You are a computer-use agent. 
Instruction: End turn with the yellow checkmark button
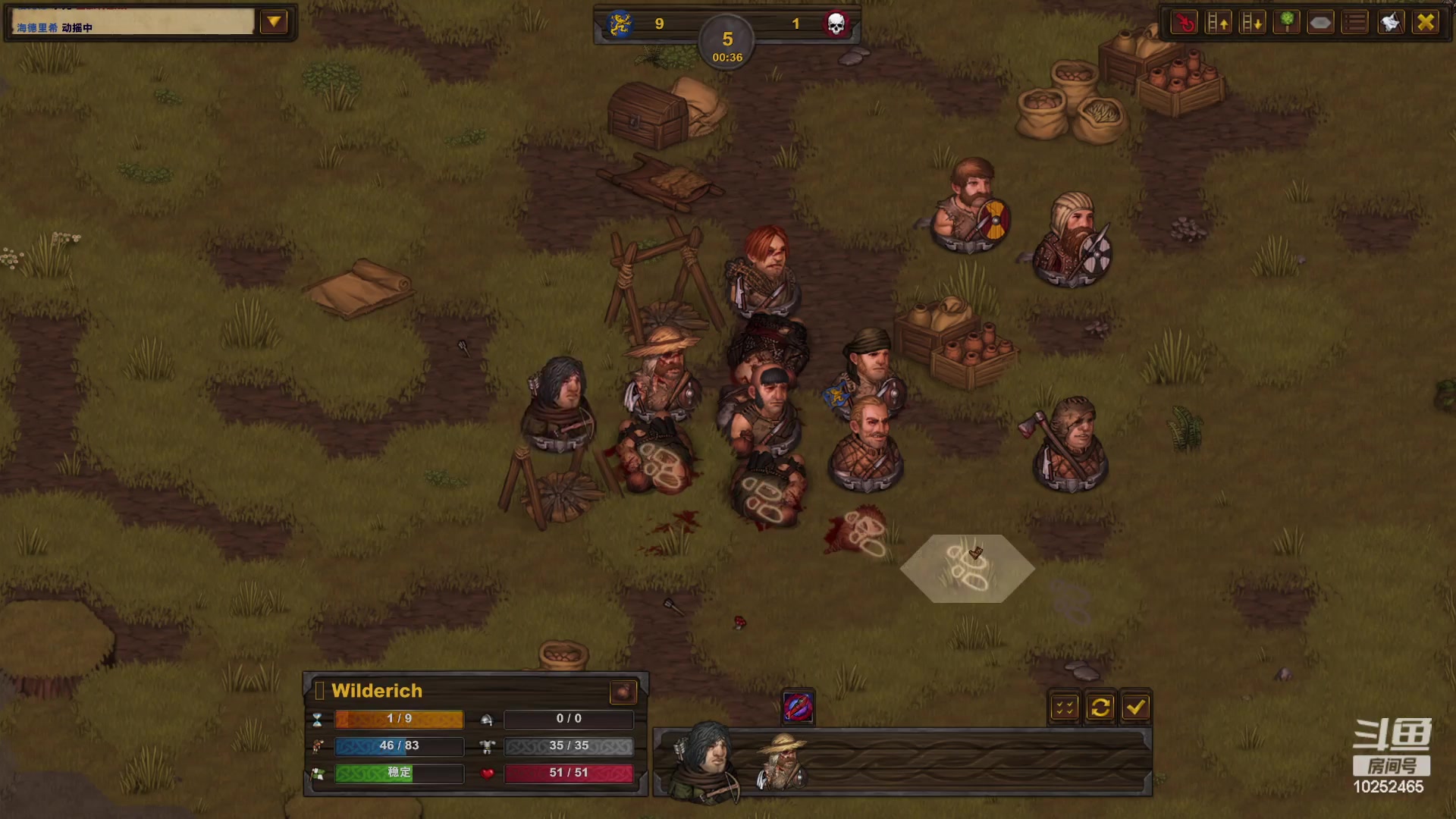click(1135, 708)
